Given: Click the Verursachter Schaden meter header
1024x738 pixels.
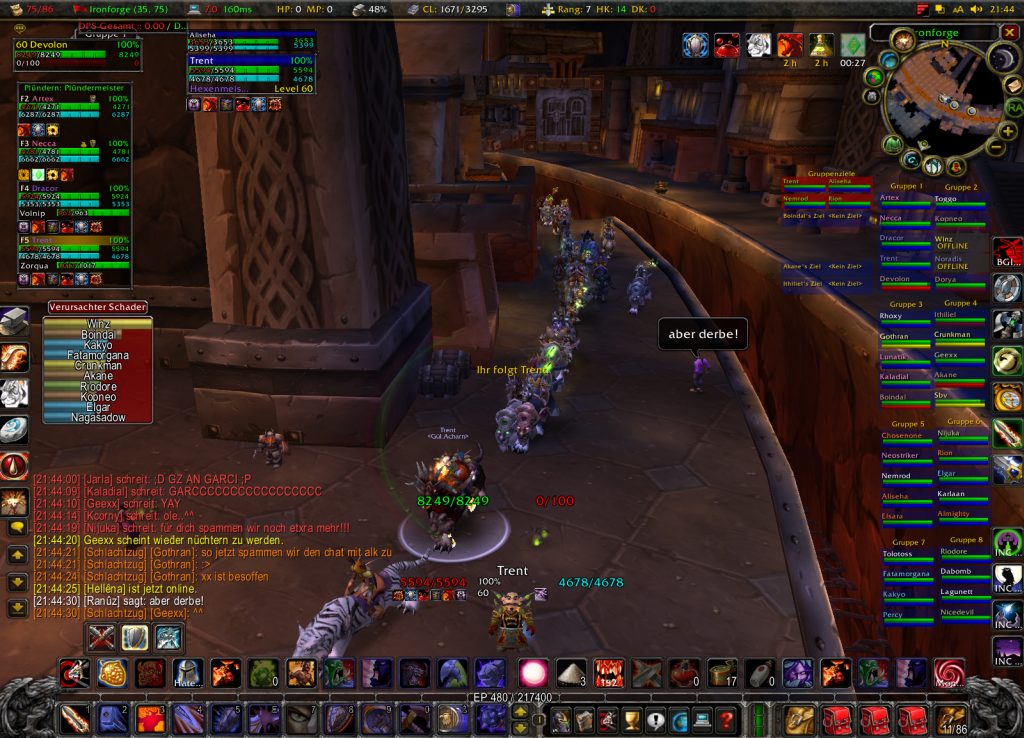Looking at the screenshot, I should click(97, 307).
